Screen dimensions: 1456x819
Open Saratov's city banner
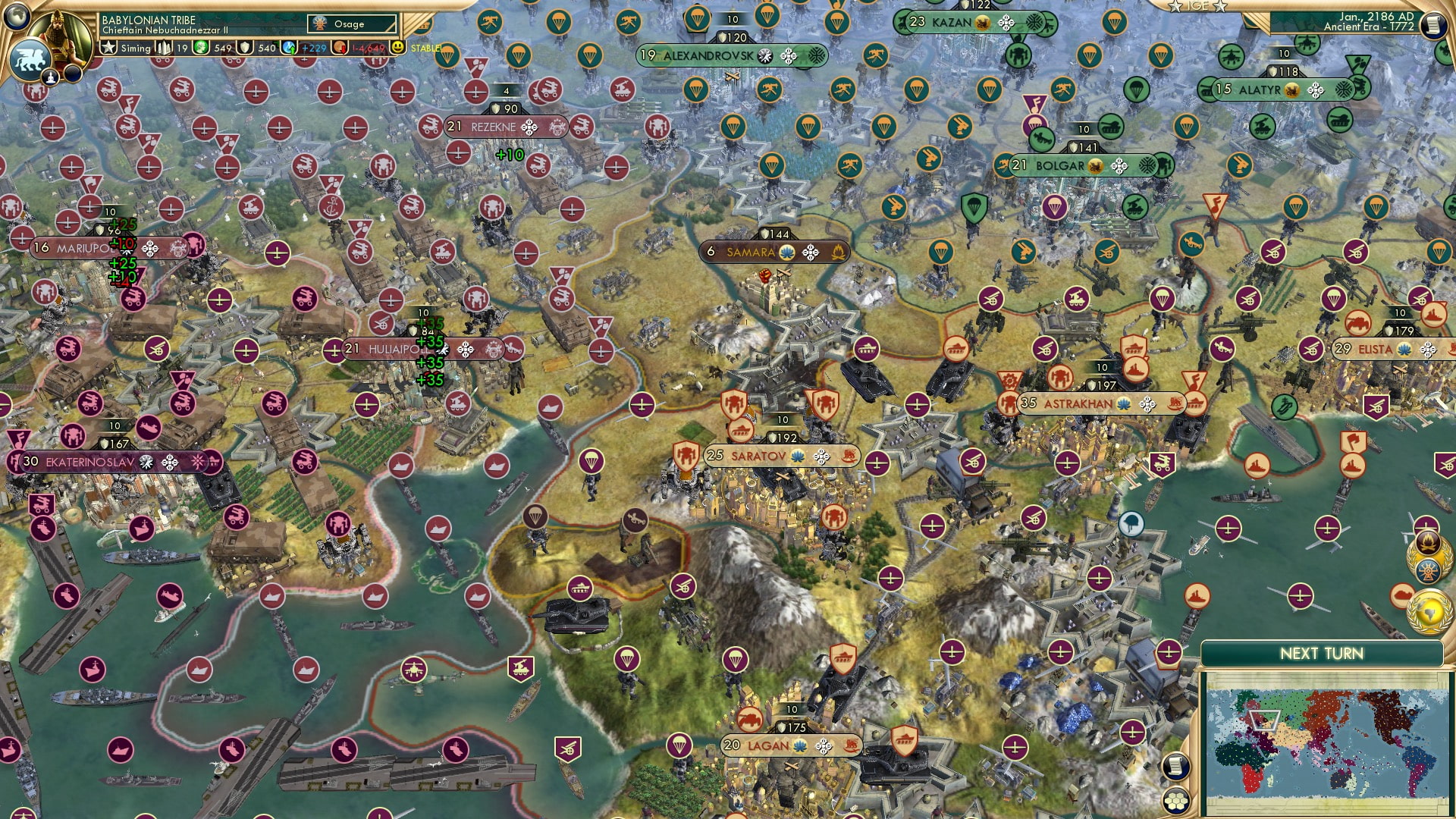coord(780,456)
